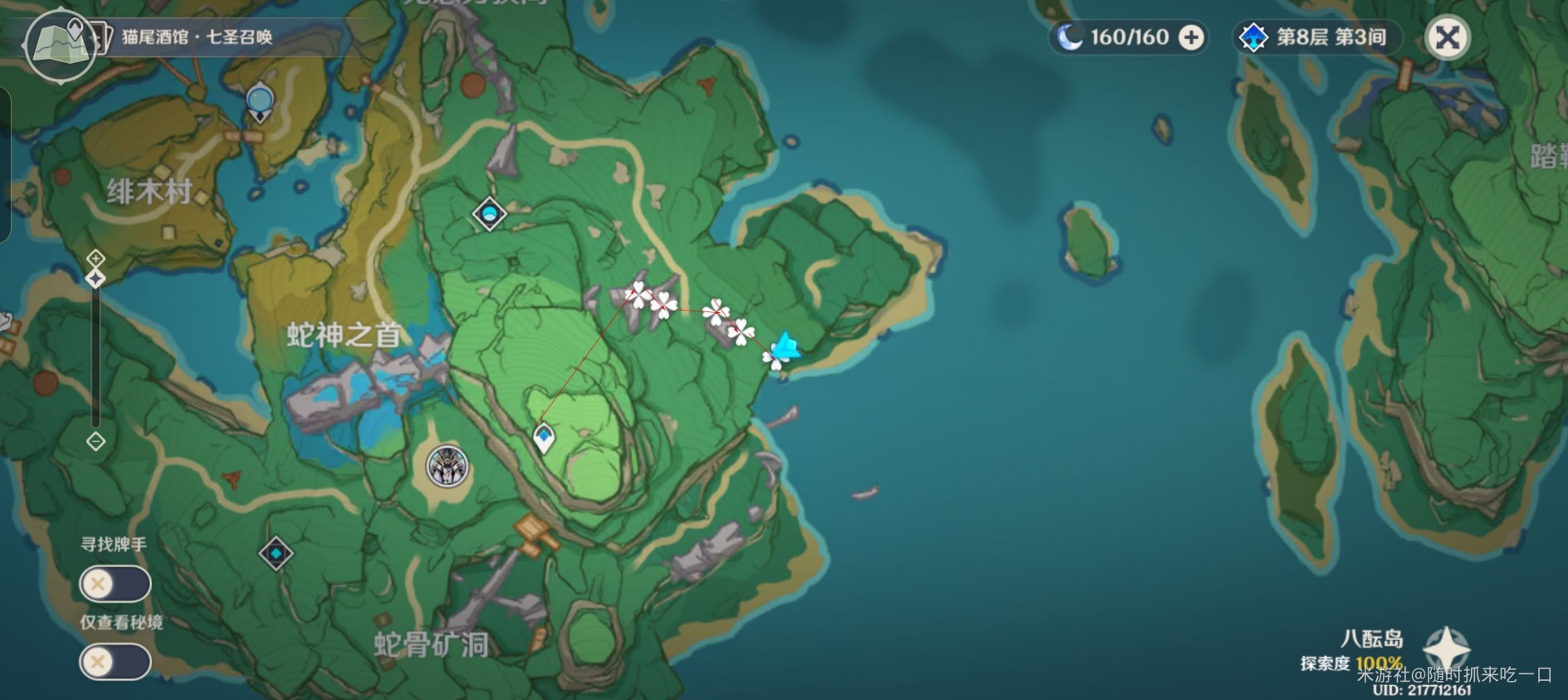Open the 猫尾酒馆·七圣召唤 event banner

point(199,36)
